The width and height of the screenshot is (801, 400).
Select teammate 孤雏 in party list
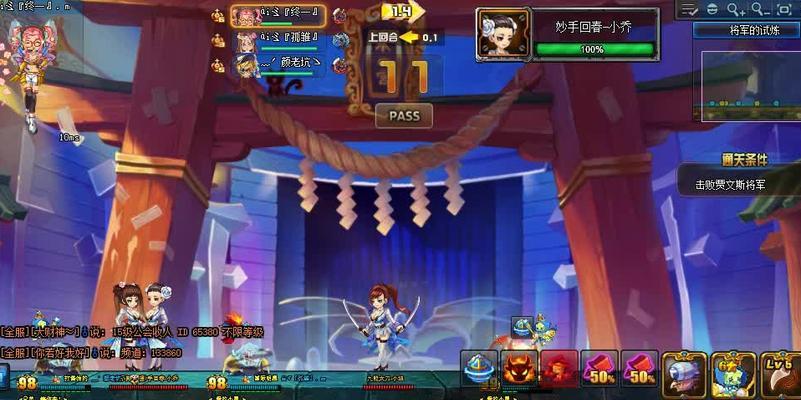click(x=277, y=40)
